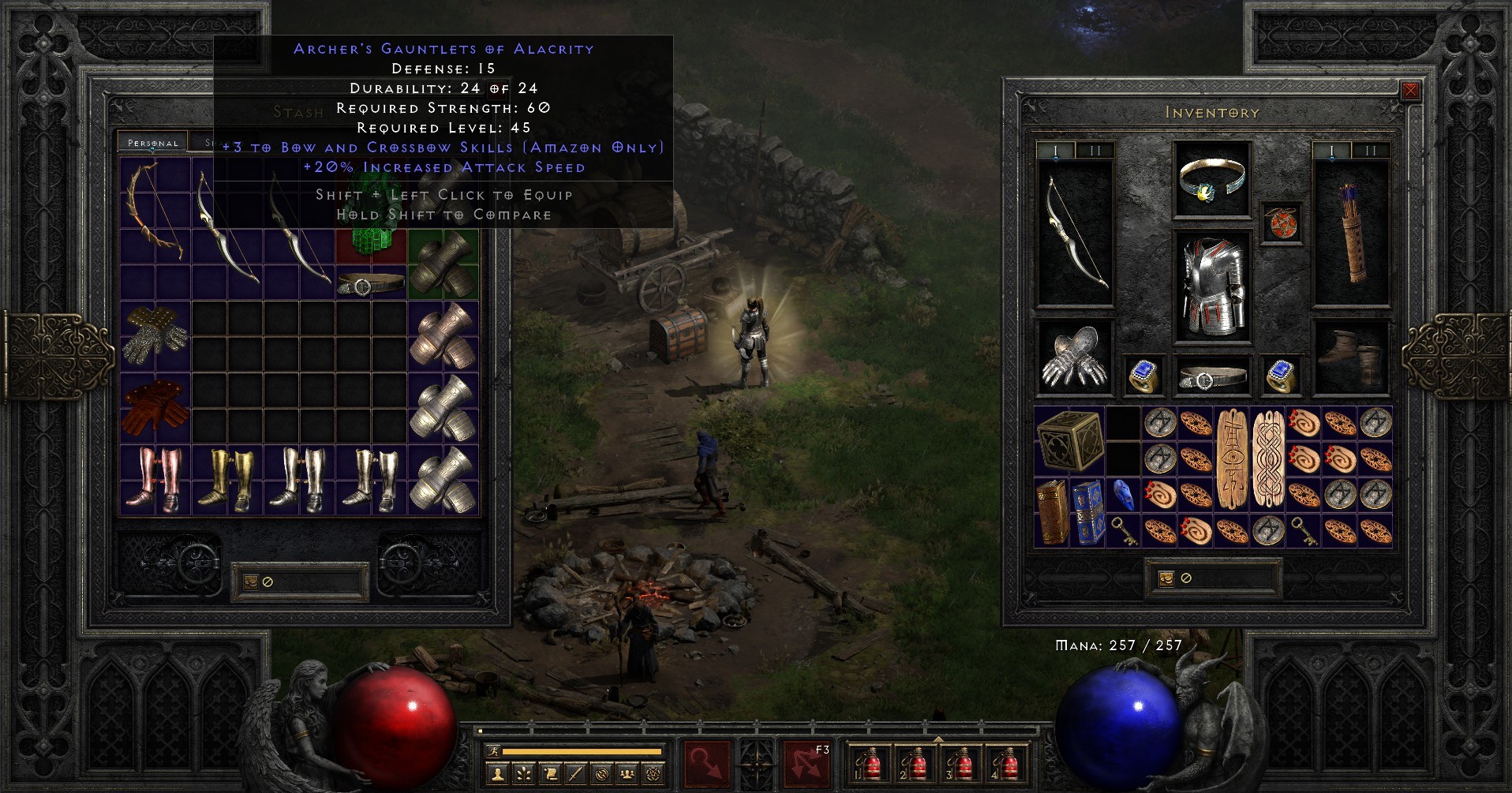Click the sword icon in the bottom toolbar

(576, 774)
